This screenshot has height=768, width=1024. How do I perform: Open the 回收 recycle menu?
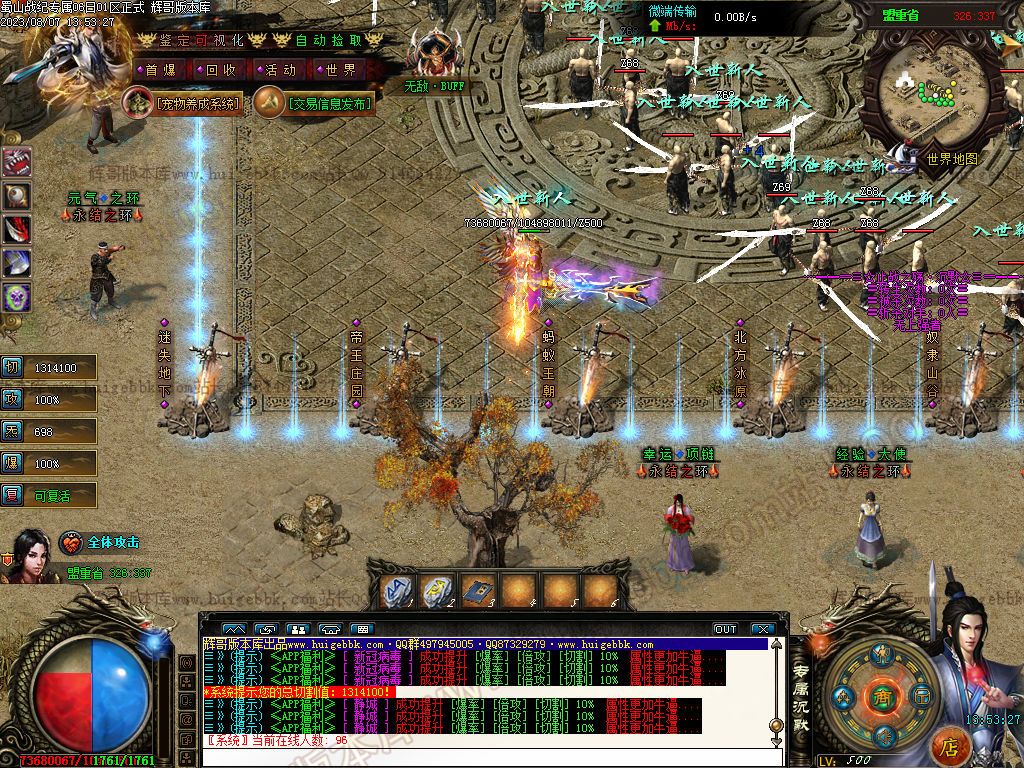point(220,70)
